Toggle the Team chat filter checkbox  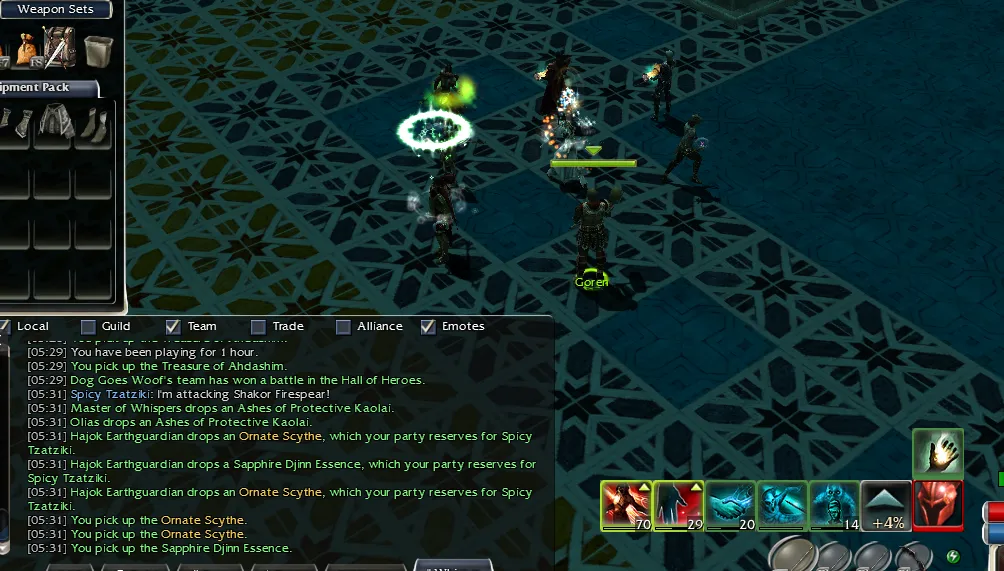[x=173, y=326]
